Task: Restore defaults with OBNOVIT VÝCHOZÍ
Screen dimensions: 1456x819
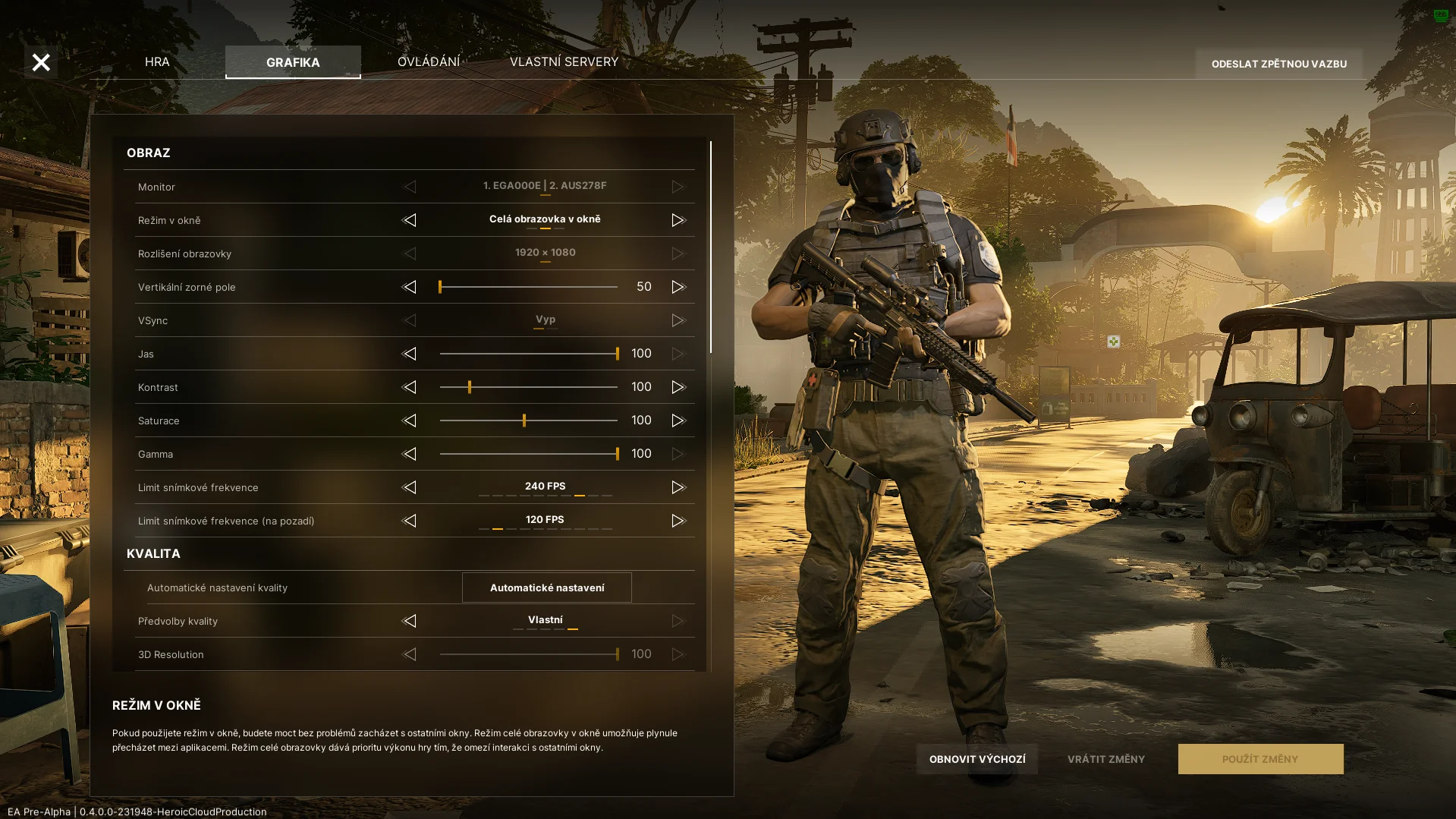Action: 976,759
